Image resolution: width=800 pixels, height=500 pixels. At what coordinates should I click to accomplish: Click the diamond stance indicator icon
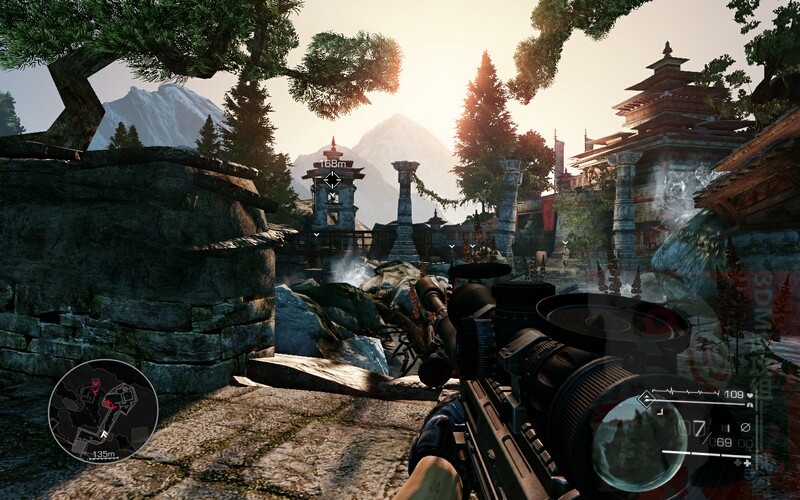click(647, 398)
